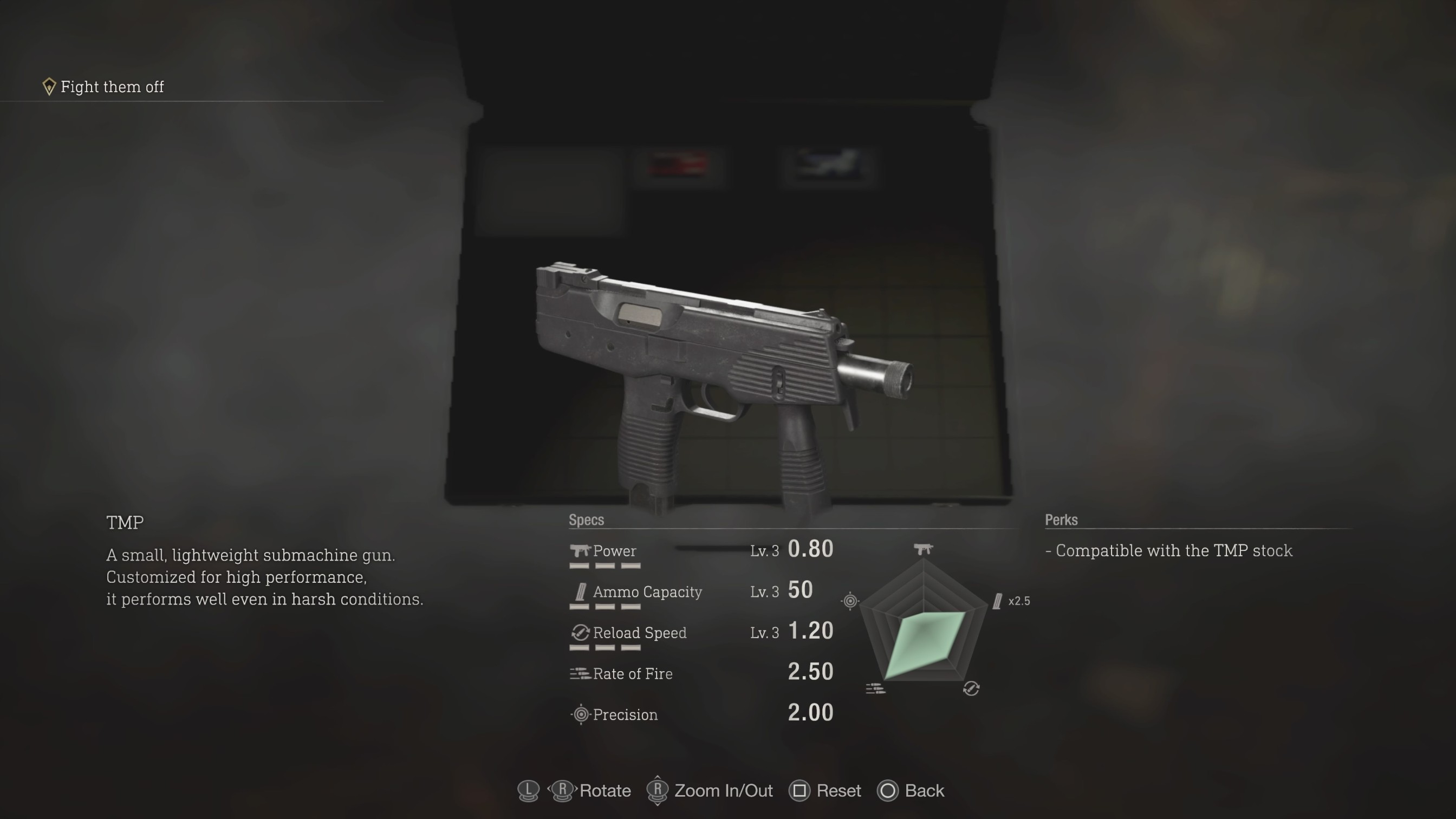Select the Precision crosshair icon

(581, 714)
